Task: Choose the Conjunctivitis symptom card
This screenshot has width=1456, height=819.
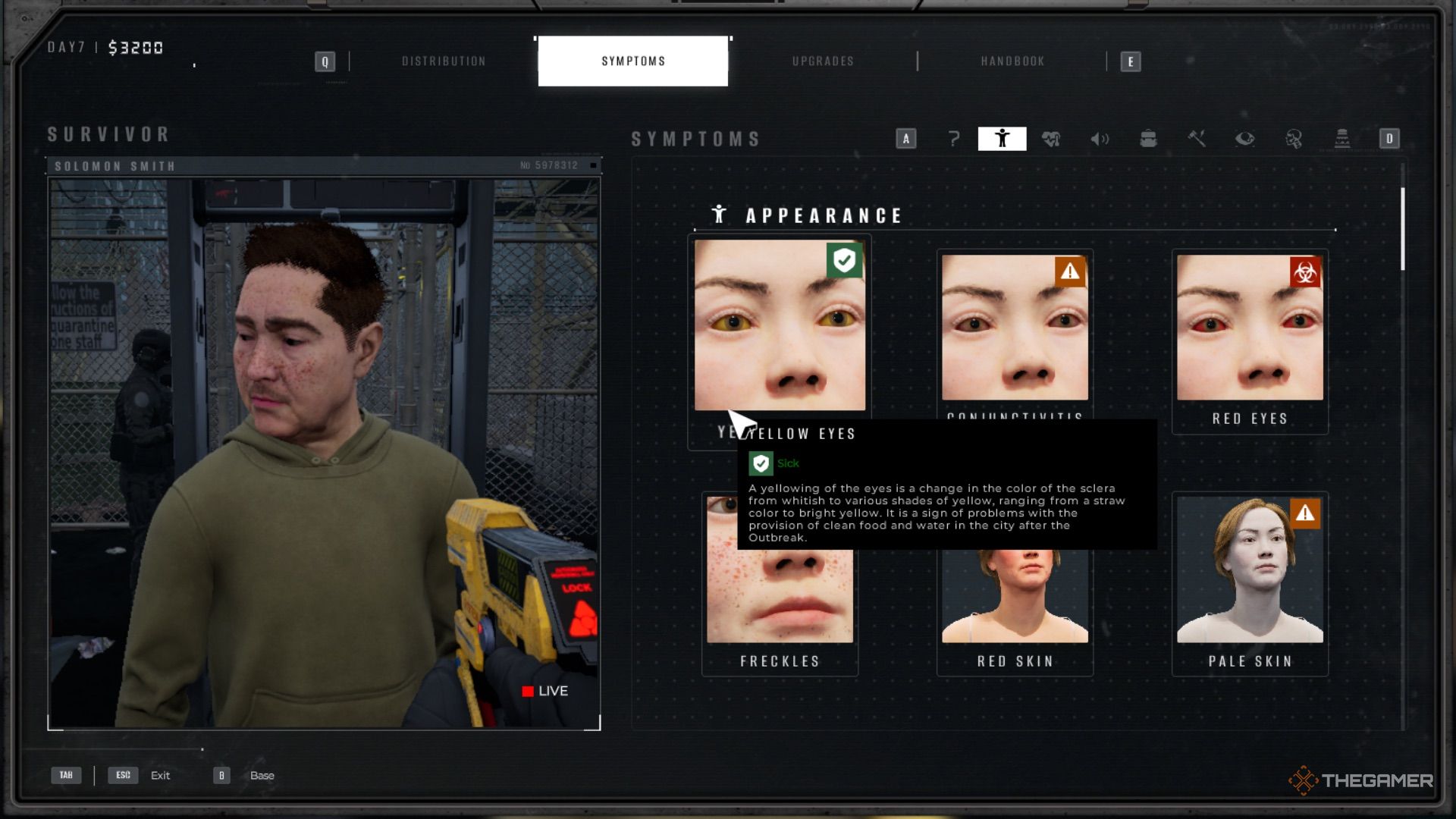Action: click(x=1015, y=328)
